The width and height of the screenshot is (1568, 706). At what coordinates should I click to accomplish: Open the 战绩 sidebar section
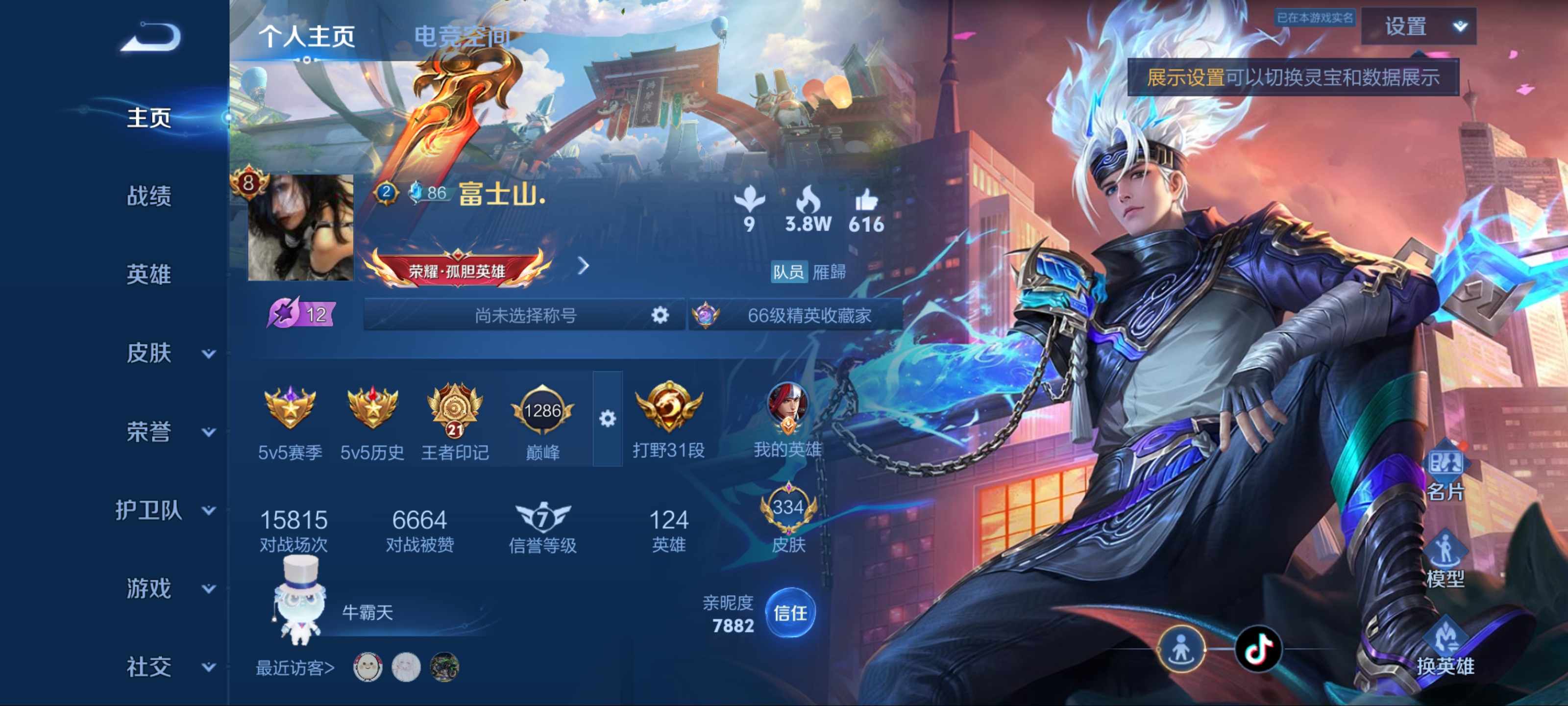click(148, 196)
